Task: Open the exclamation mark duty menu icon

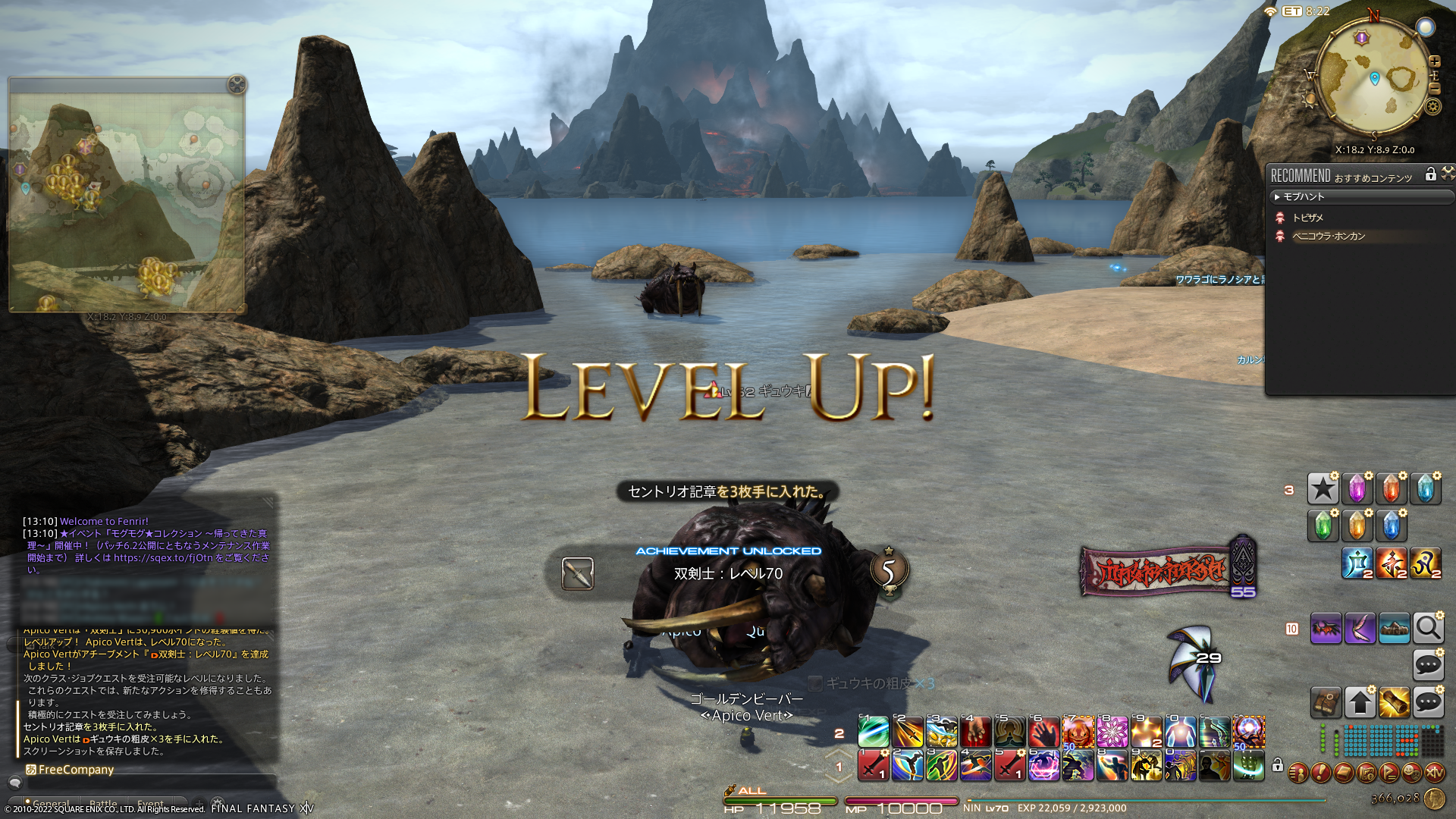Action: pos(1320,773)
